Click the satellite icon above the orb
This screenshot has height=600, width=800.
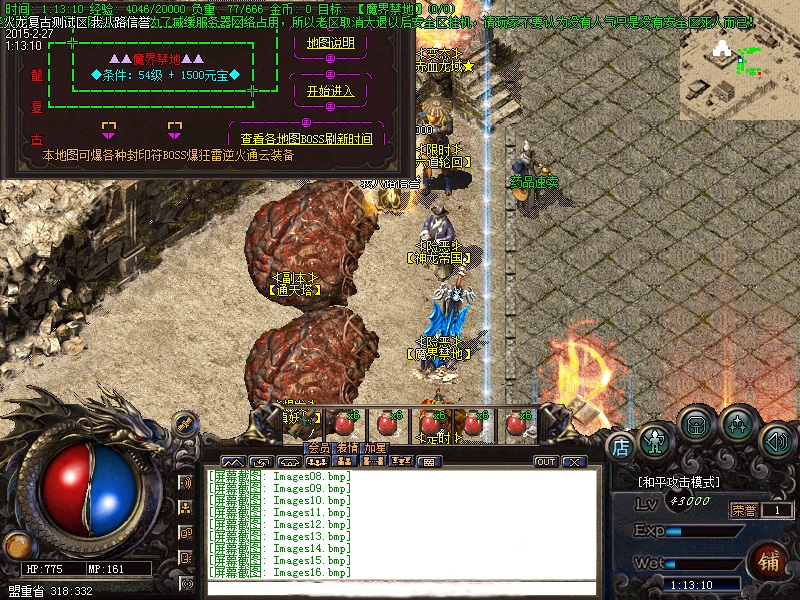click(184, 424)
